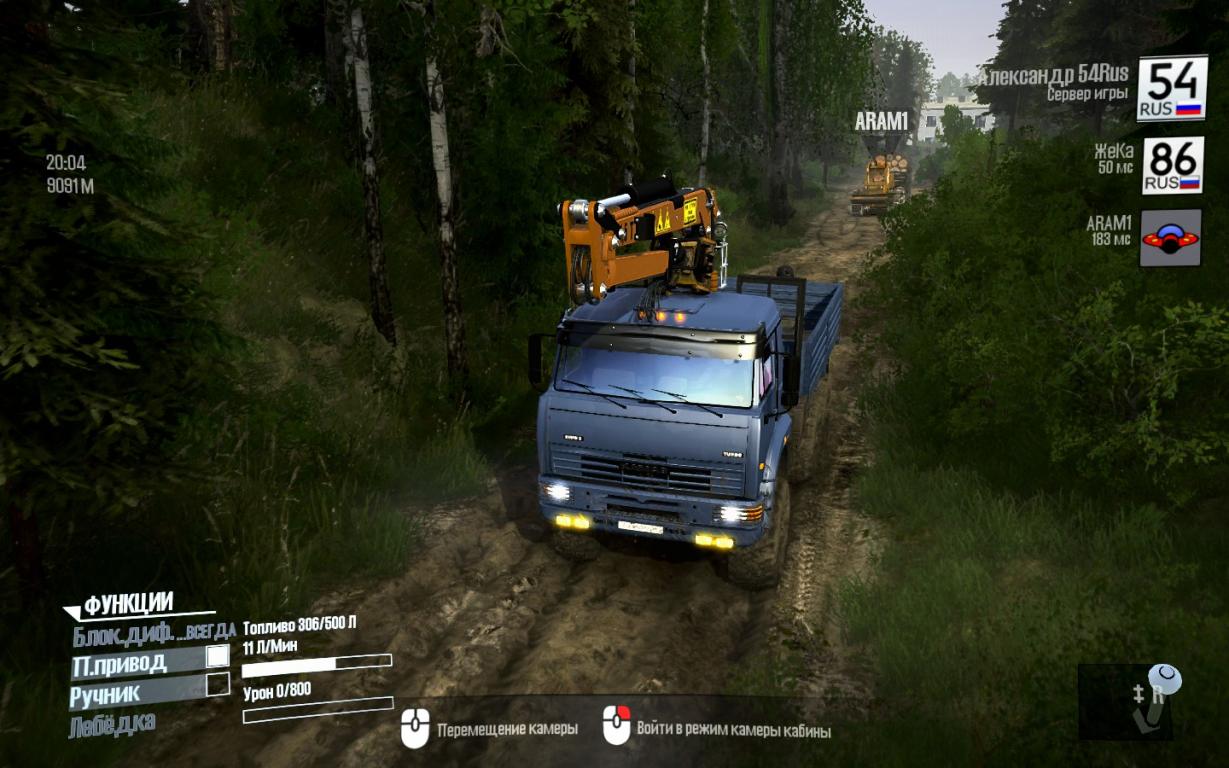The image size is (1229, 768).
Task: Click the gearbox shifter knob
Action: [x=1164, y=680]
